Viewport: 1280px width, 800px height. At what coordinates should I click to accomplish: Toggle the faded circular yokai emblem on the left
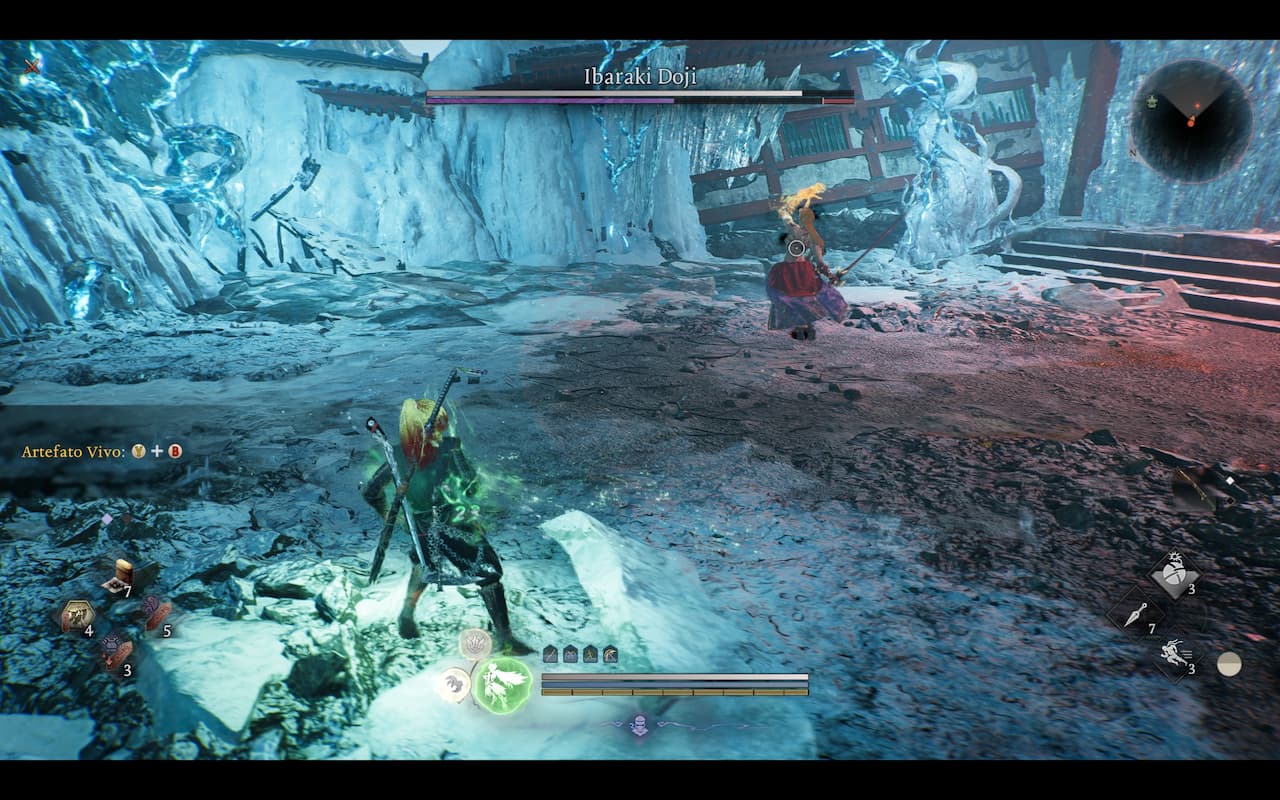pos(454,683)
